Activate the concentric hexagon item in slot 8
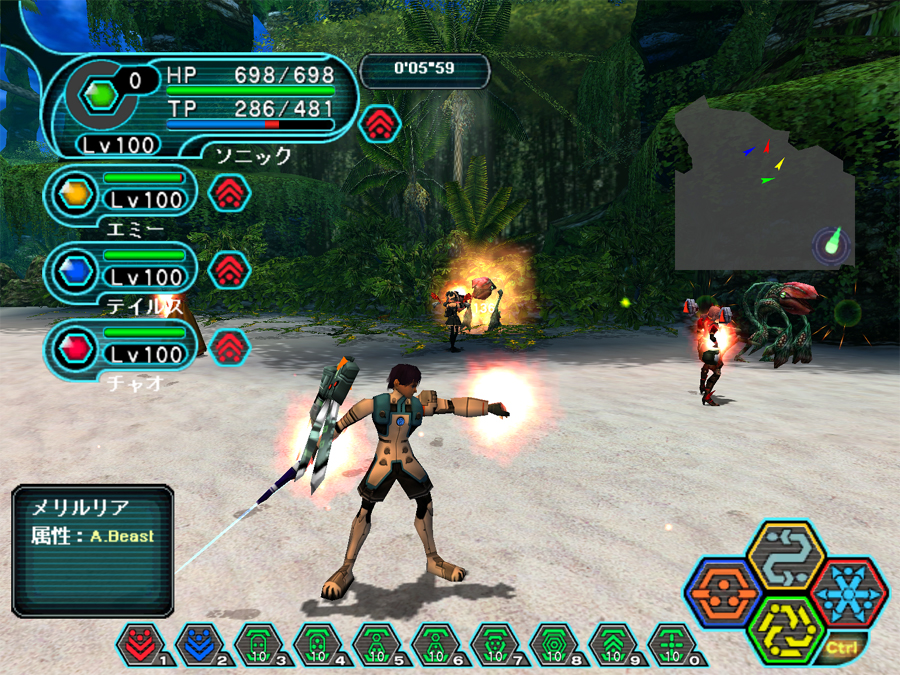This screenshot has width=900, height=675. (x=552, y=645)
